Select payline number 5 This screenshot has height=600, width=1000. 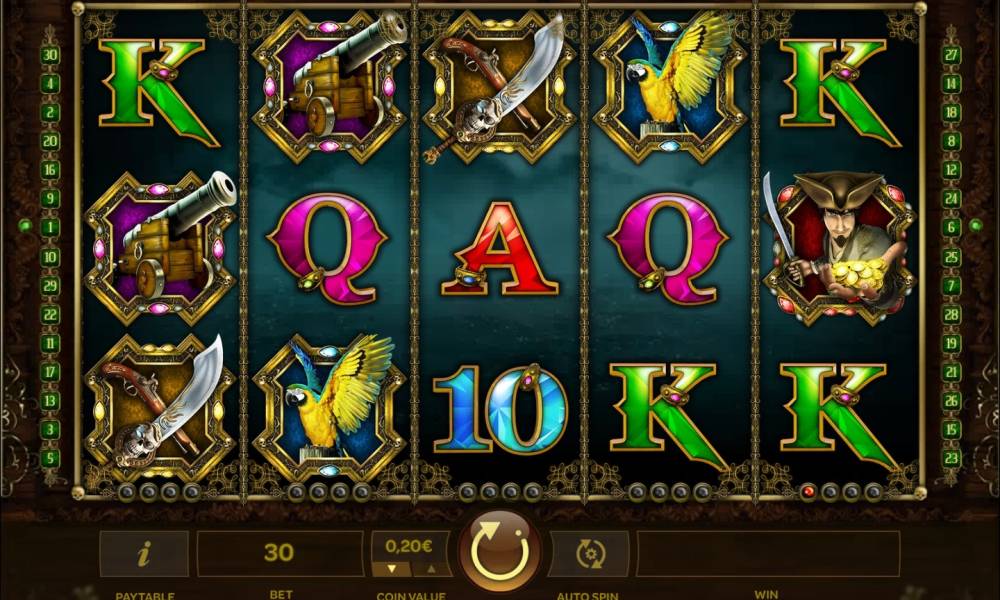(50, 459)
